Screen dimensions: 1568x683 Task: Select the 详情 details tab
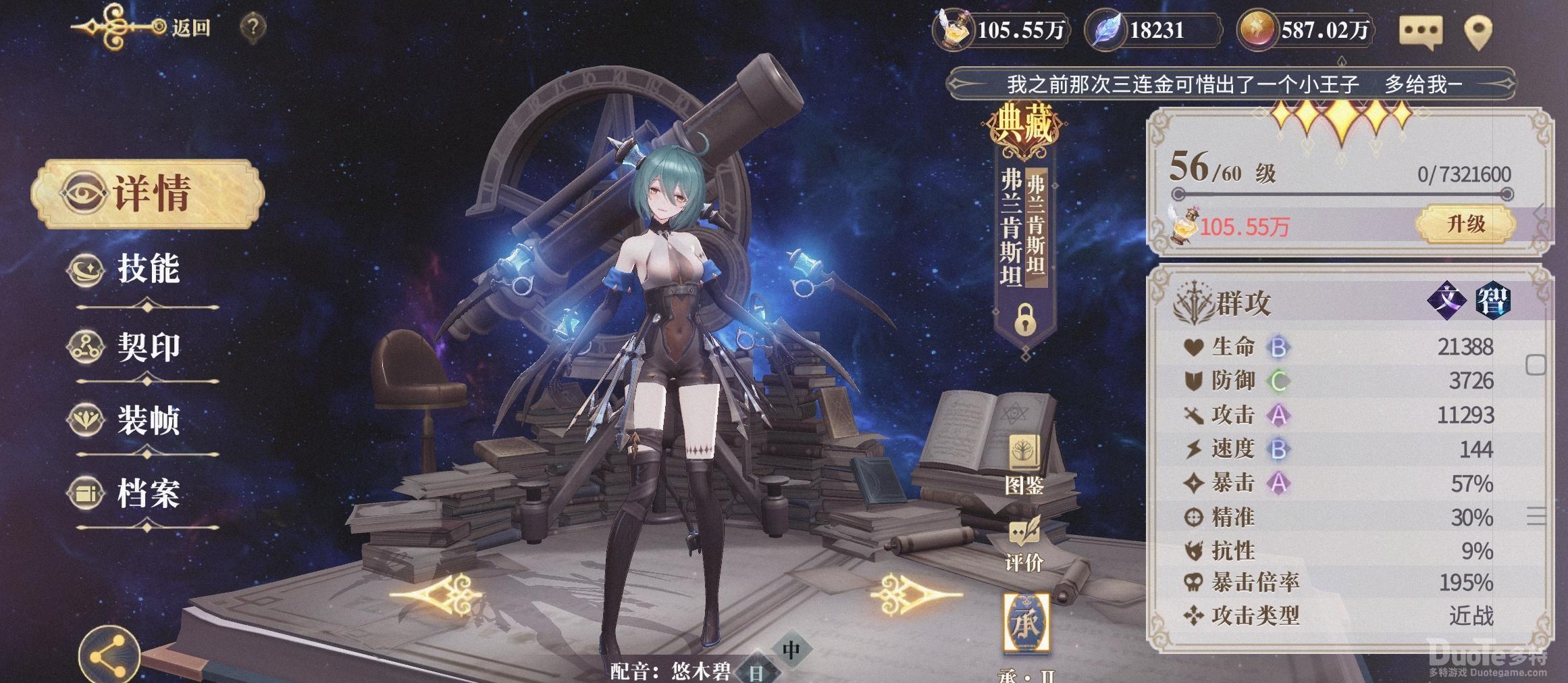pos(148,194)
